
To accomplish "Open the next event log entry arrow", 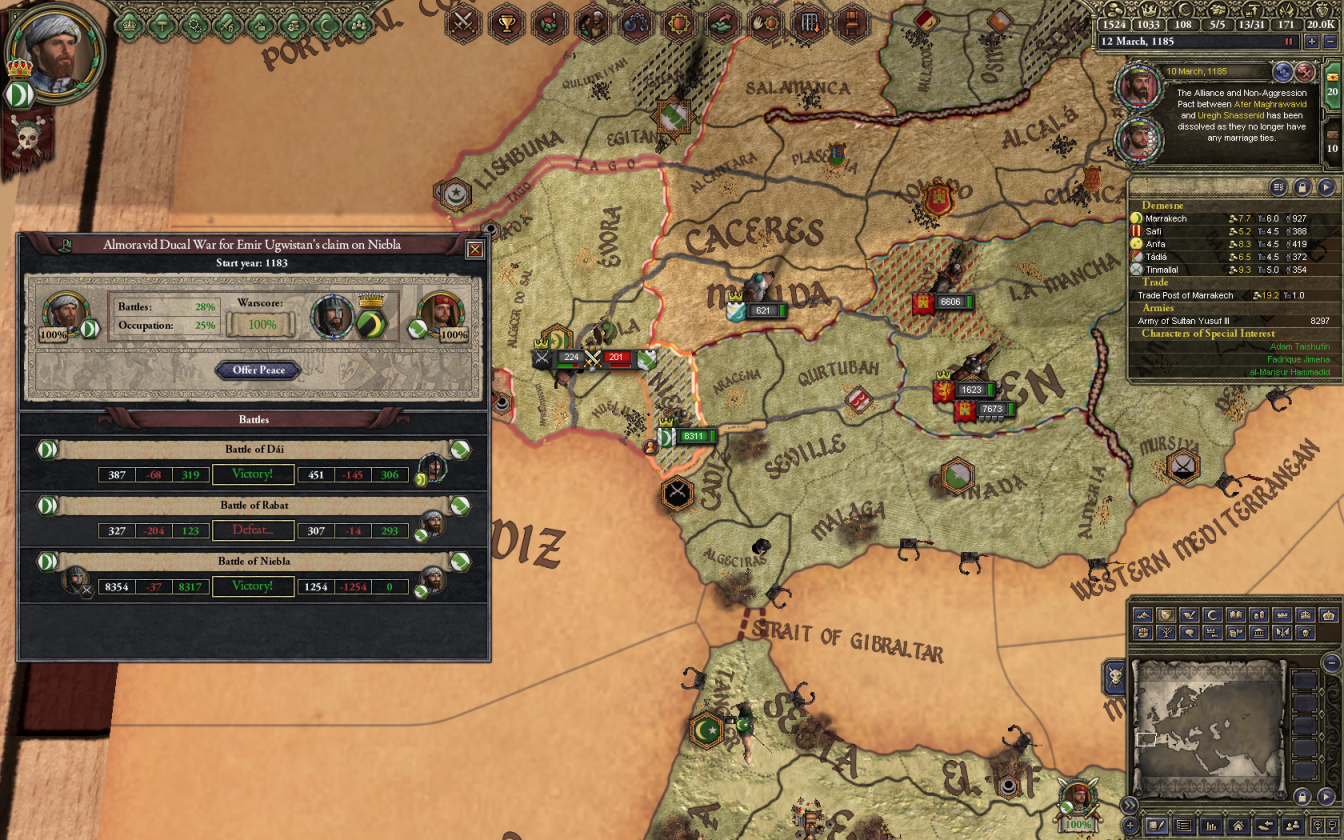I will [x=1284, y=71].
